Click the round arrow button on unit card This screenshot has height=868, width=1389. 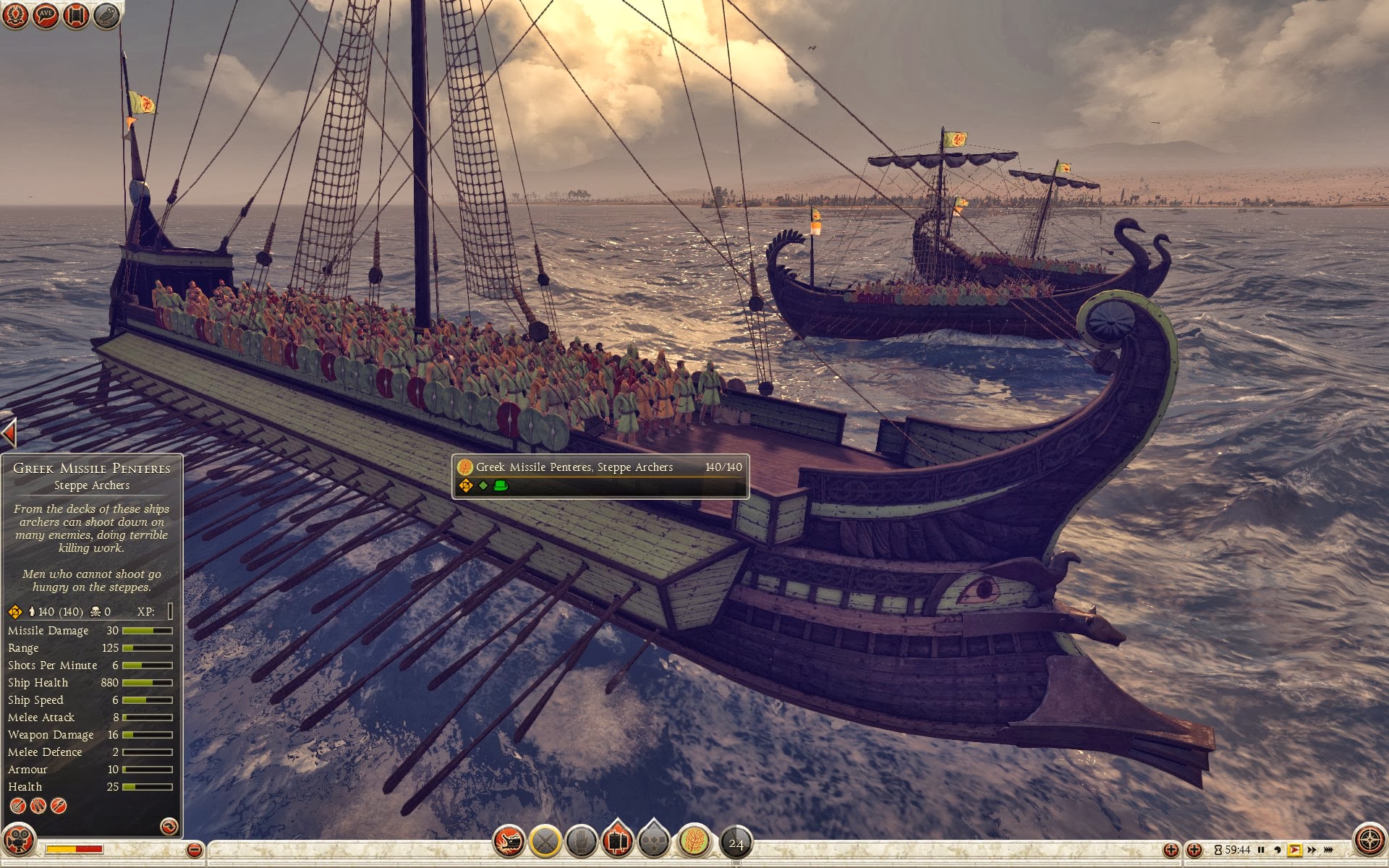[169, 826]
